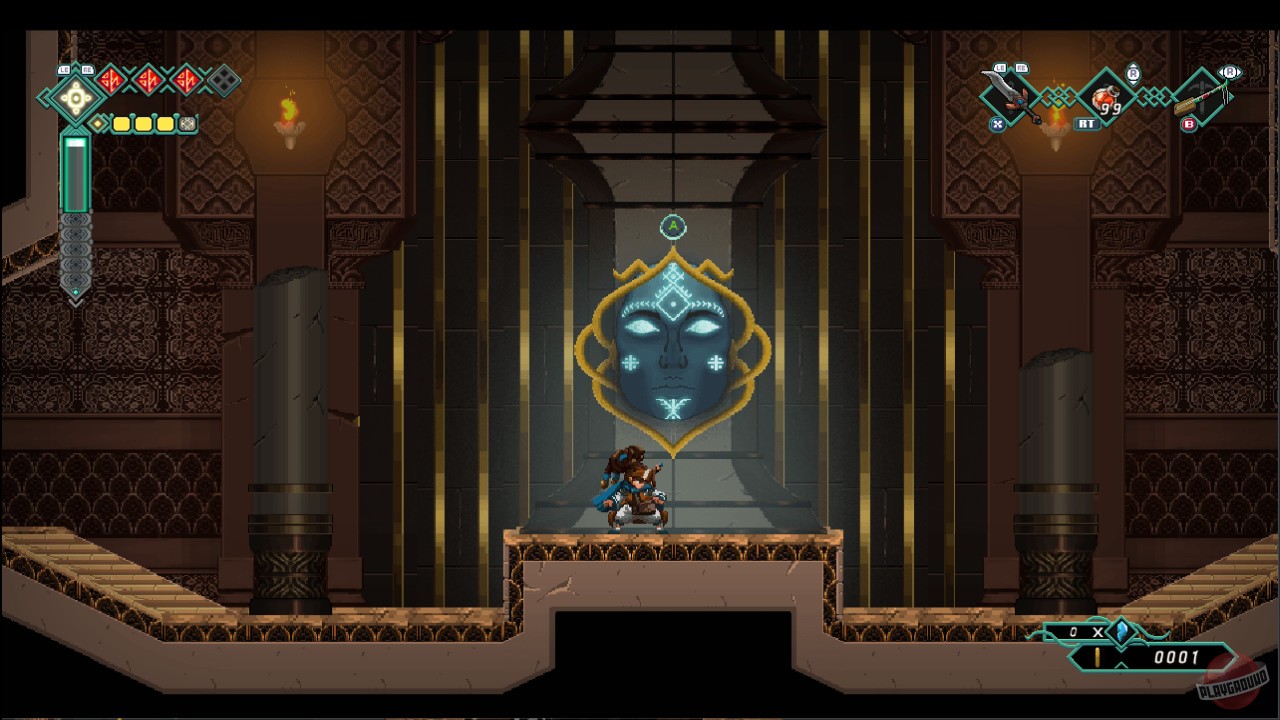The width and height of the screenshot is (1280, 720).
Task: Click the left-right R stick selector beside the pickaxe
Action: pyautogui.click(x=1229, y=72)
